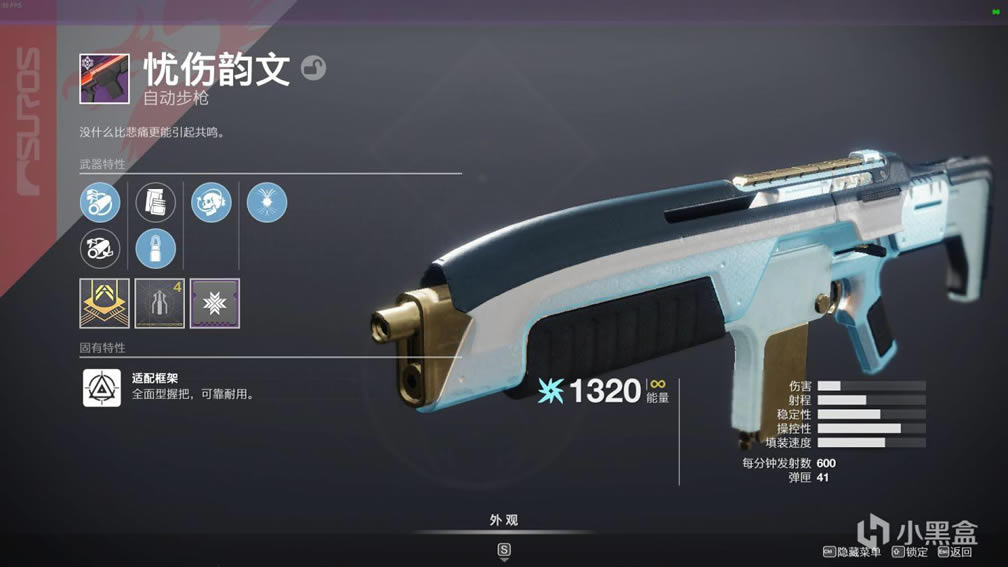1008x567 pixels.
Task: Click the weapon thumbnail beside the name
Action: (104, 79)
